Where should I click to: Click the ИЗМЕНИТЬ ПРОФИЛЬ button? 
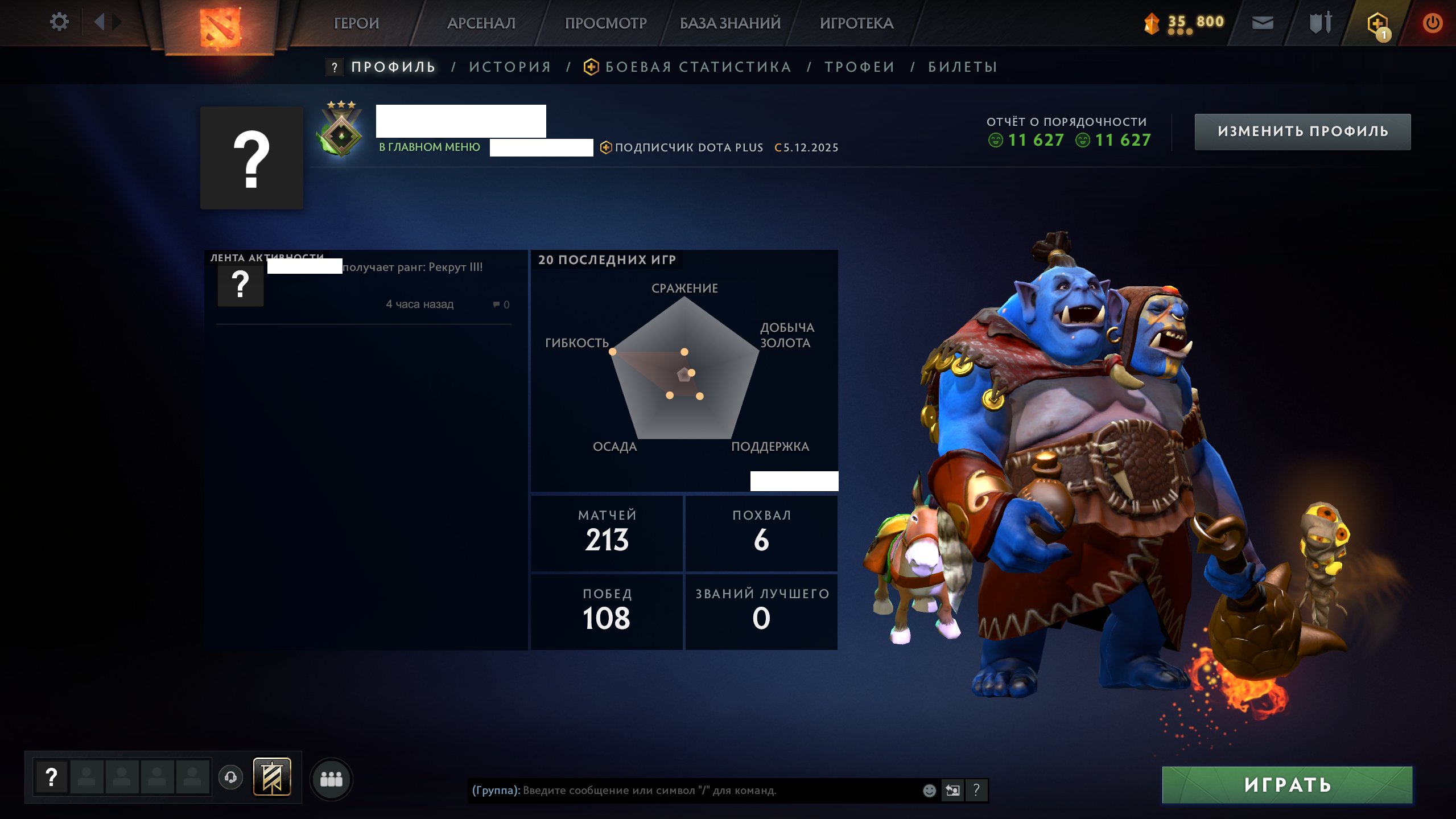(1303, 131)
